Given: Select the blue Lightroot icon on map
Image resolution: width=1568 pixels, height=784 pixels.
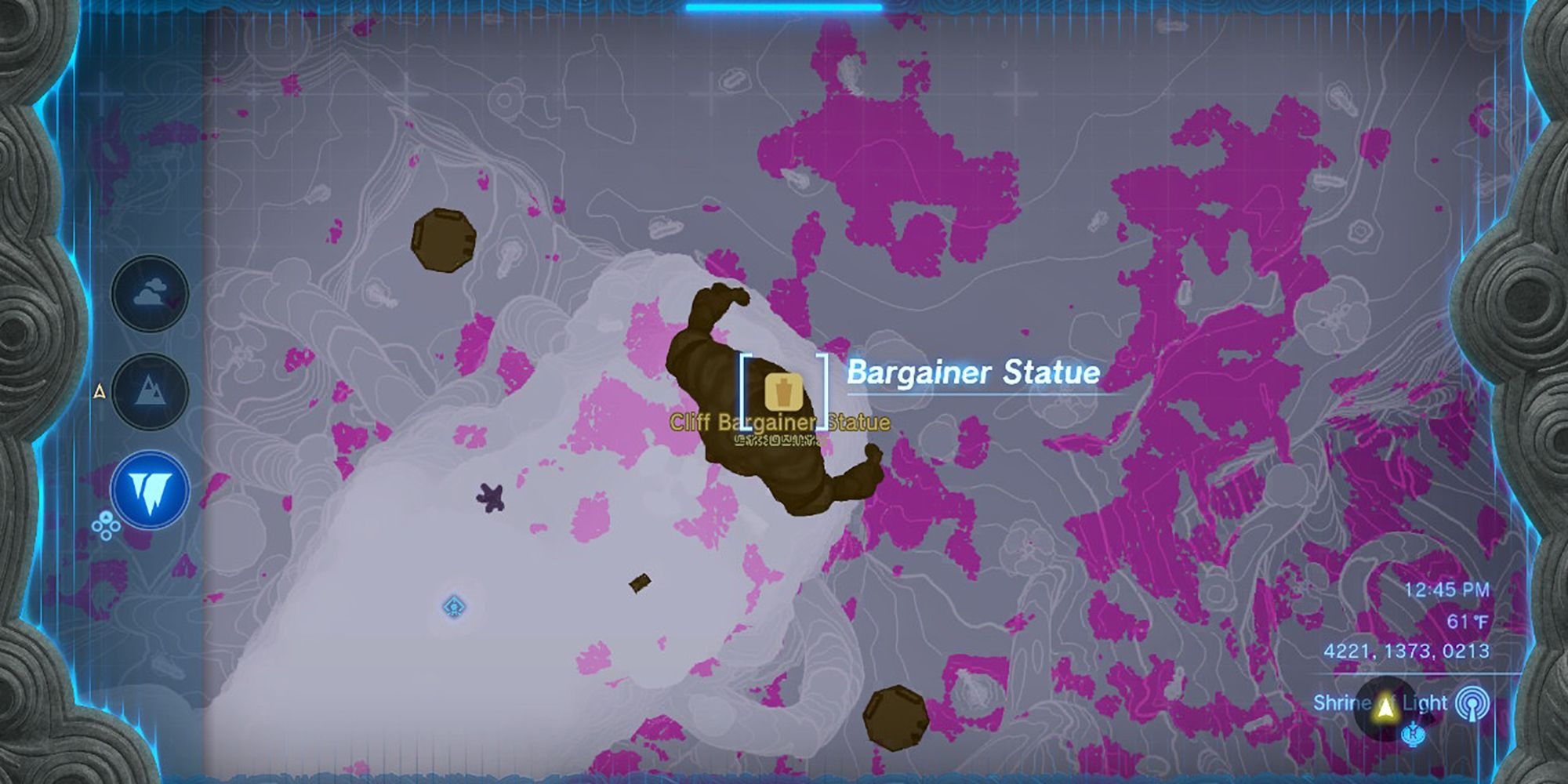Looking at the screenshot, I should [x=455, y=606].
